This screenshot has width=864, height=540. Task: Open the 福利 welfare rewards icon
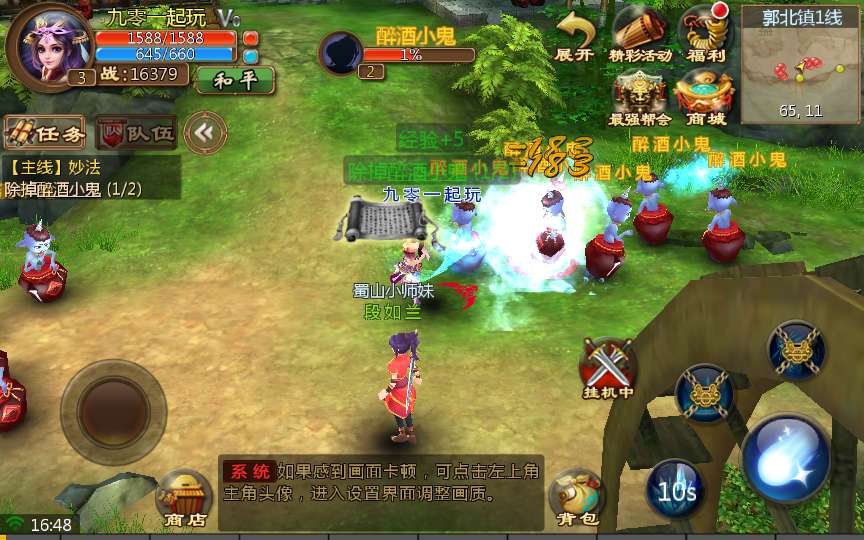point(706,34)
